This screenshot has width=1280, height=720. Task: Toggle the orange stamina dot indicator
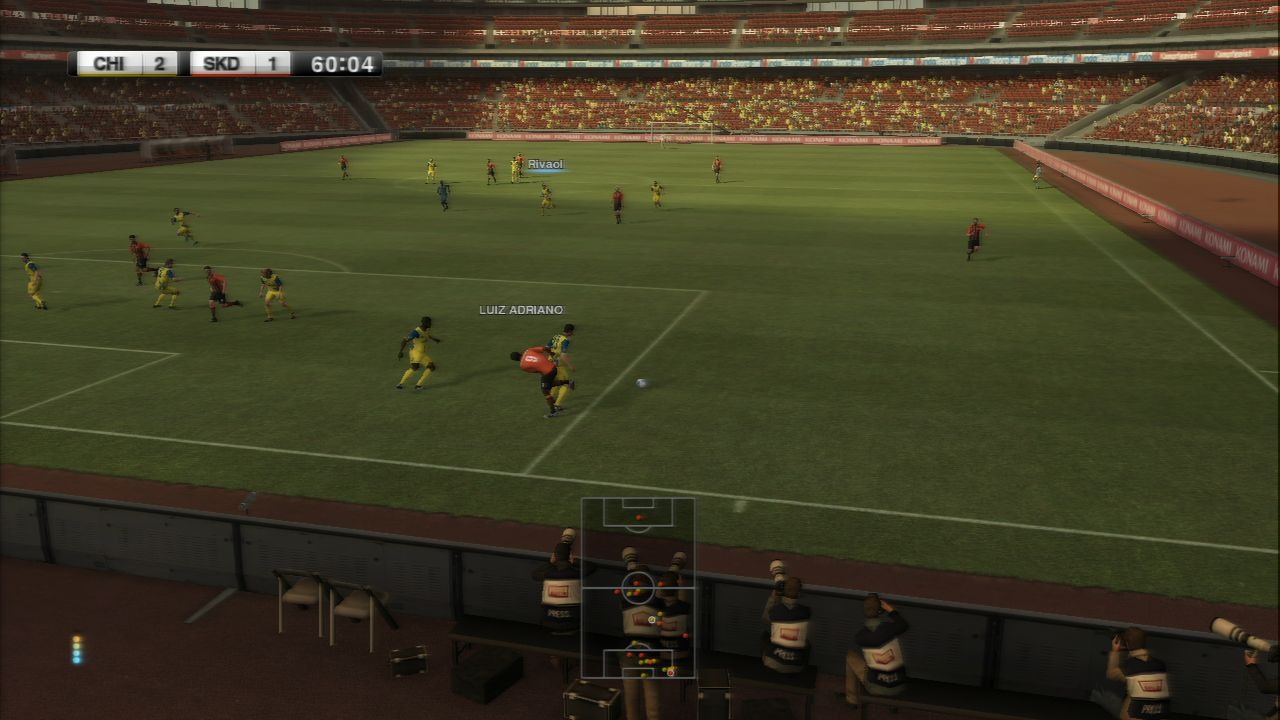(x=76, y=639)
